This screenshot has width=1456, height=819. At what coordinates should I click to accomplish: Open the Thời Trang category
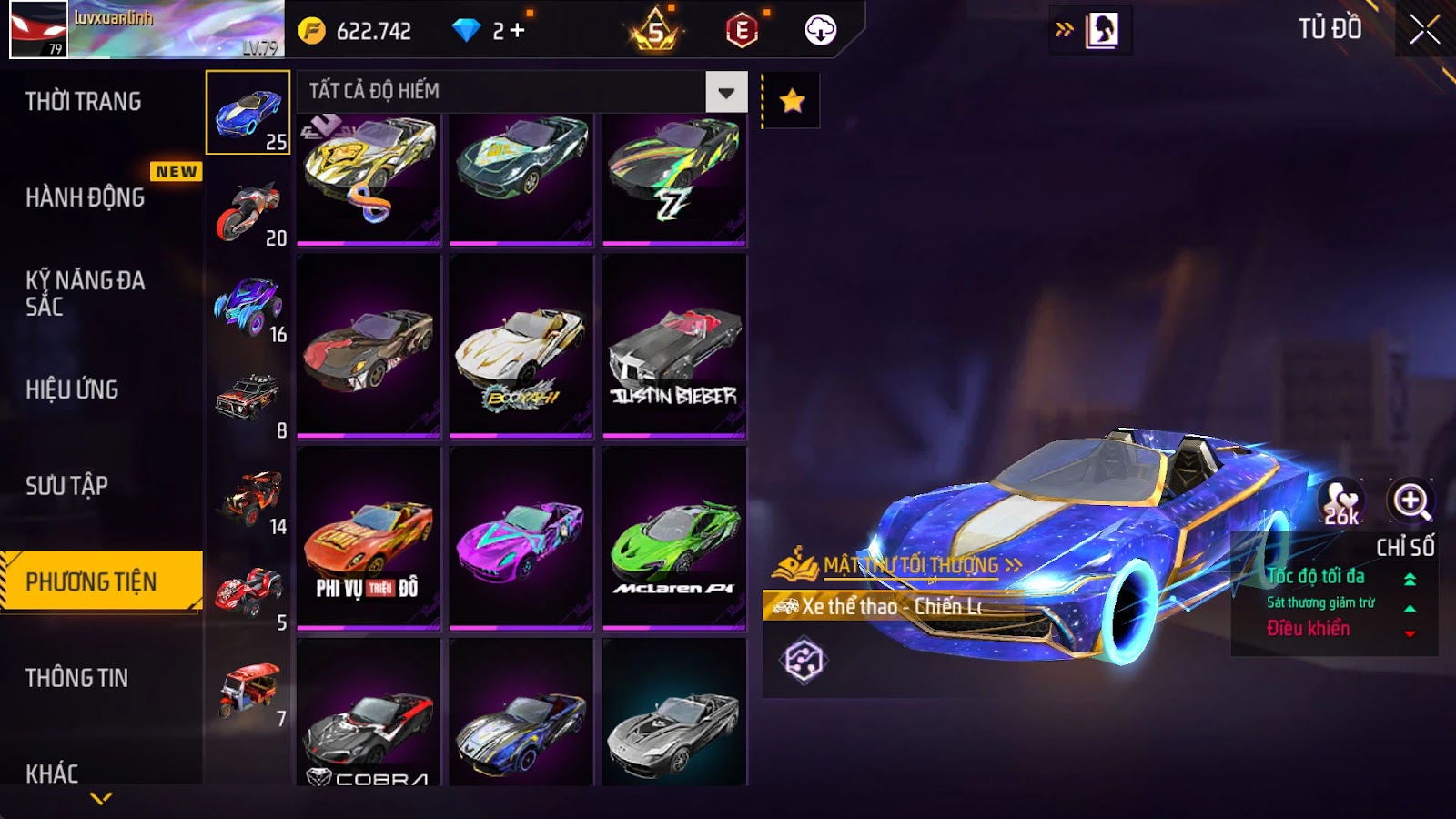(x=84, y=101)
